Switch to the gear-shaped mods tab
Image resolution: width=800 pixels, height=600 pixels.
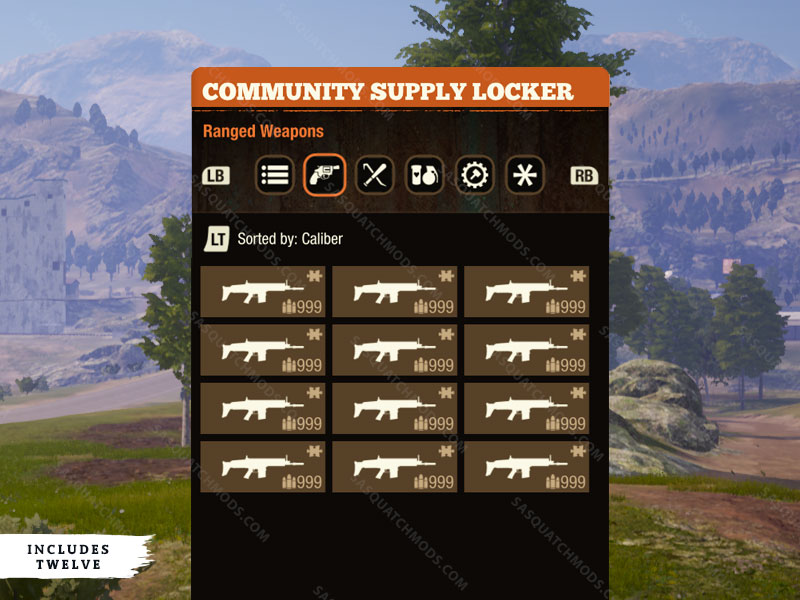[474, 175]
